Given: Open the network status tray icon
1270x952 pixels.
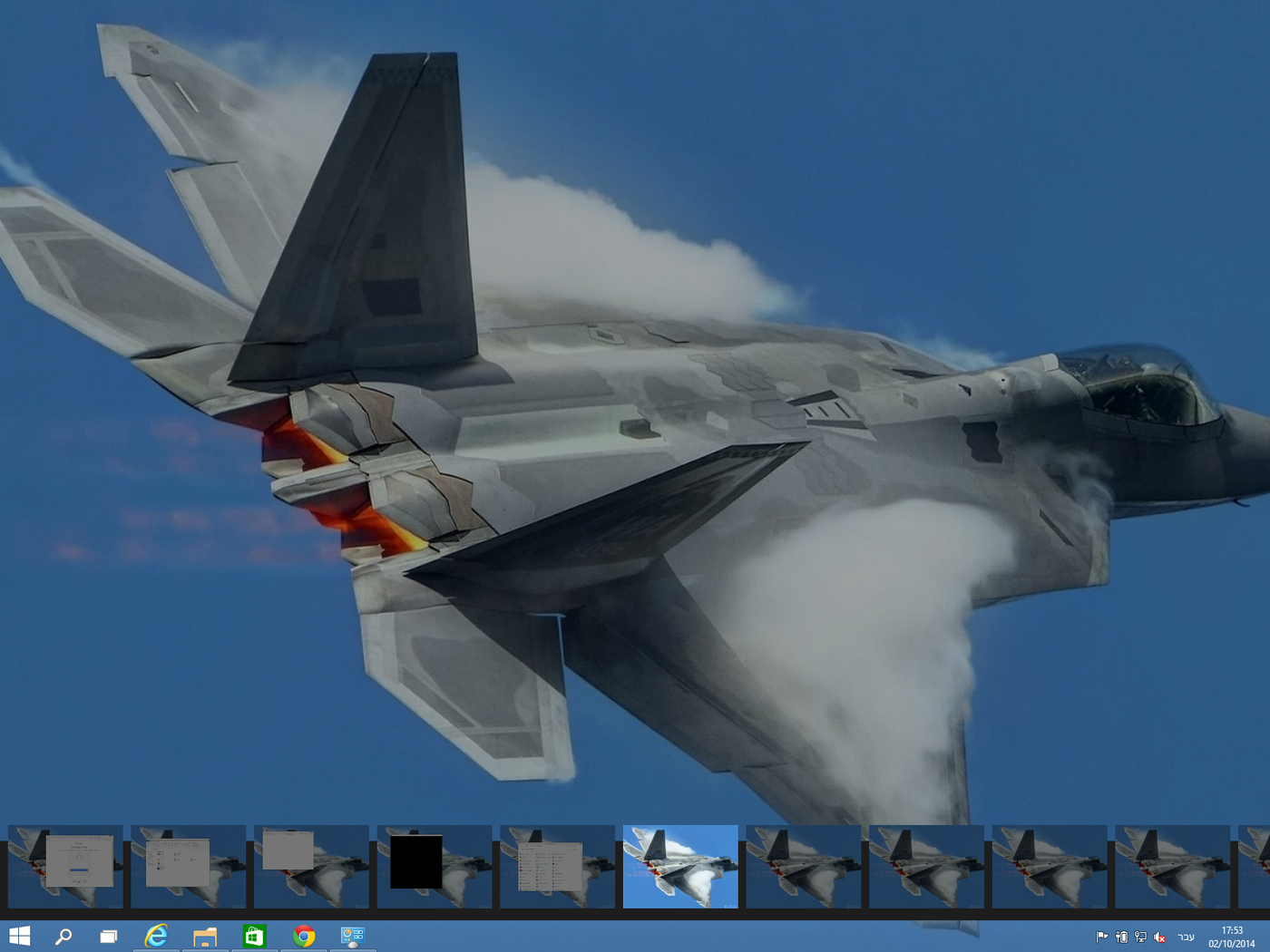Looking at the screenshot, I should (x=1140, y=937).
